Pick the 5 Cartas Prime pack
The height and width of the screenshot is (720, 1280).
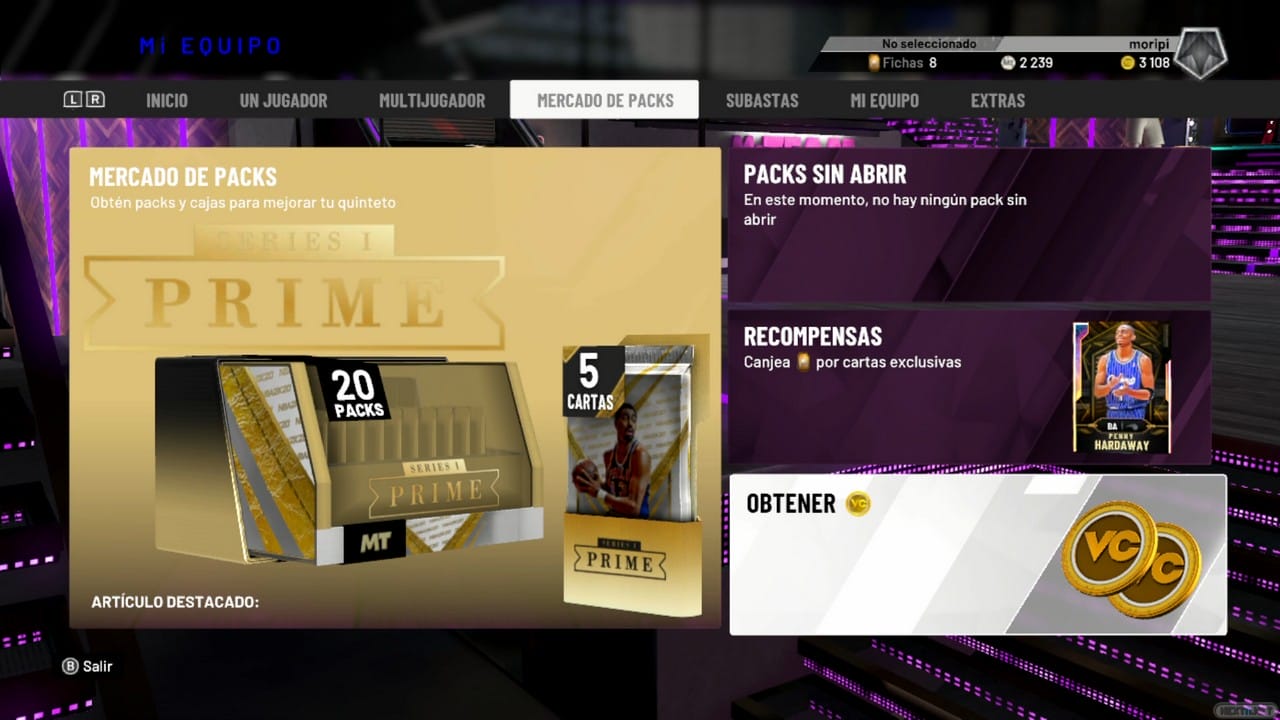[x=631, y=480]
